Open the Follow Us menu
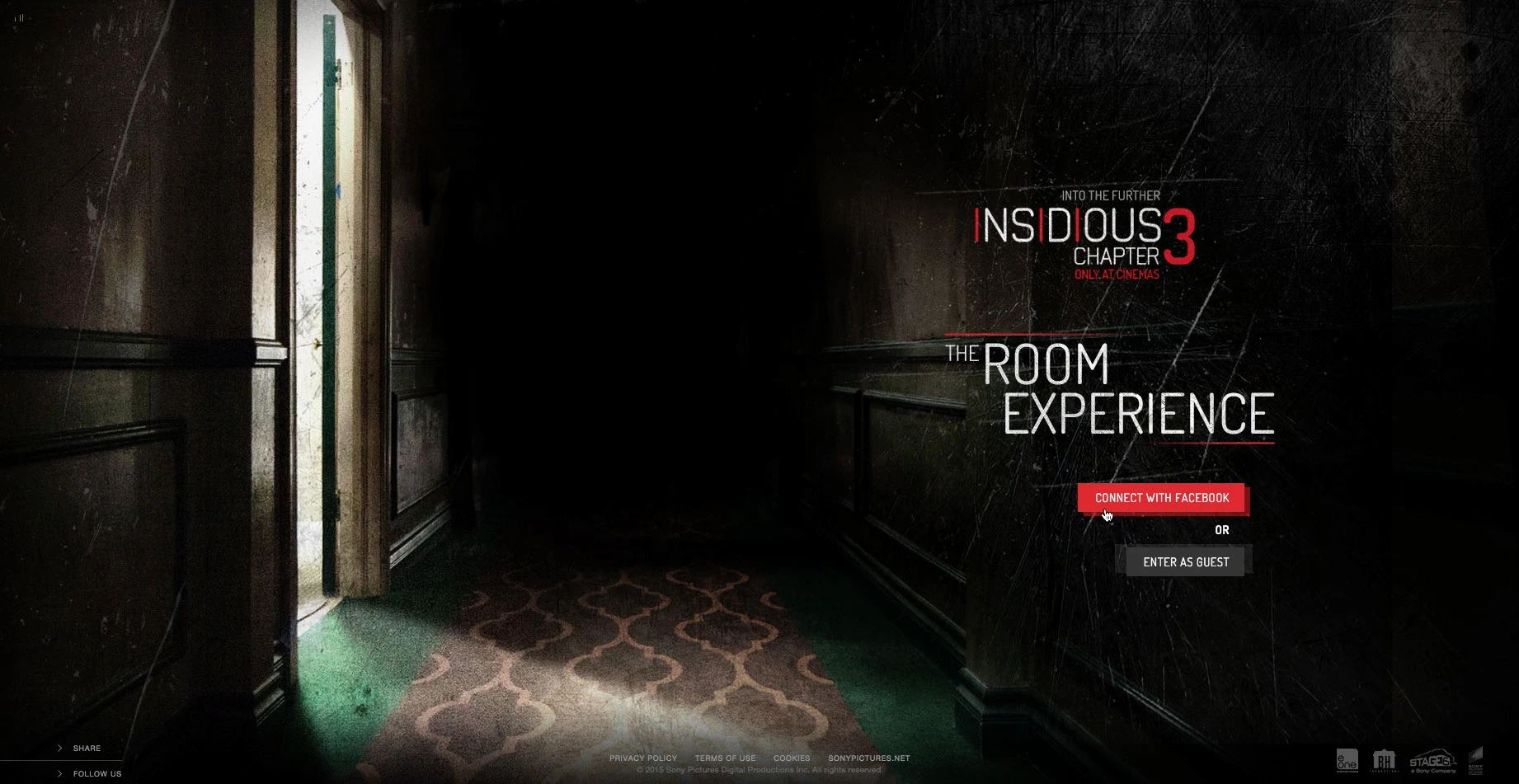This screenshot has height=784, width=1519. click(x=96, y=774)
